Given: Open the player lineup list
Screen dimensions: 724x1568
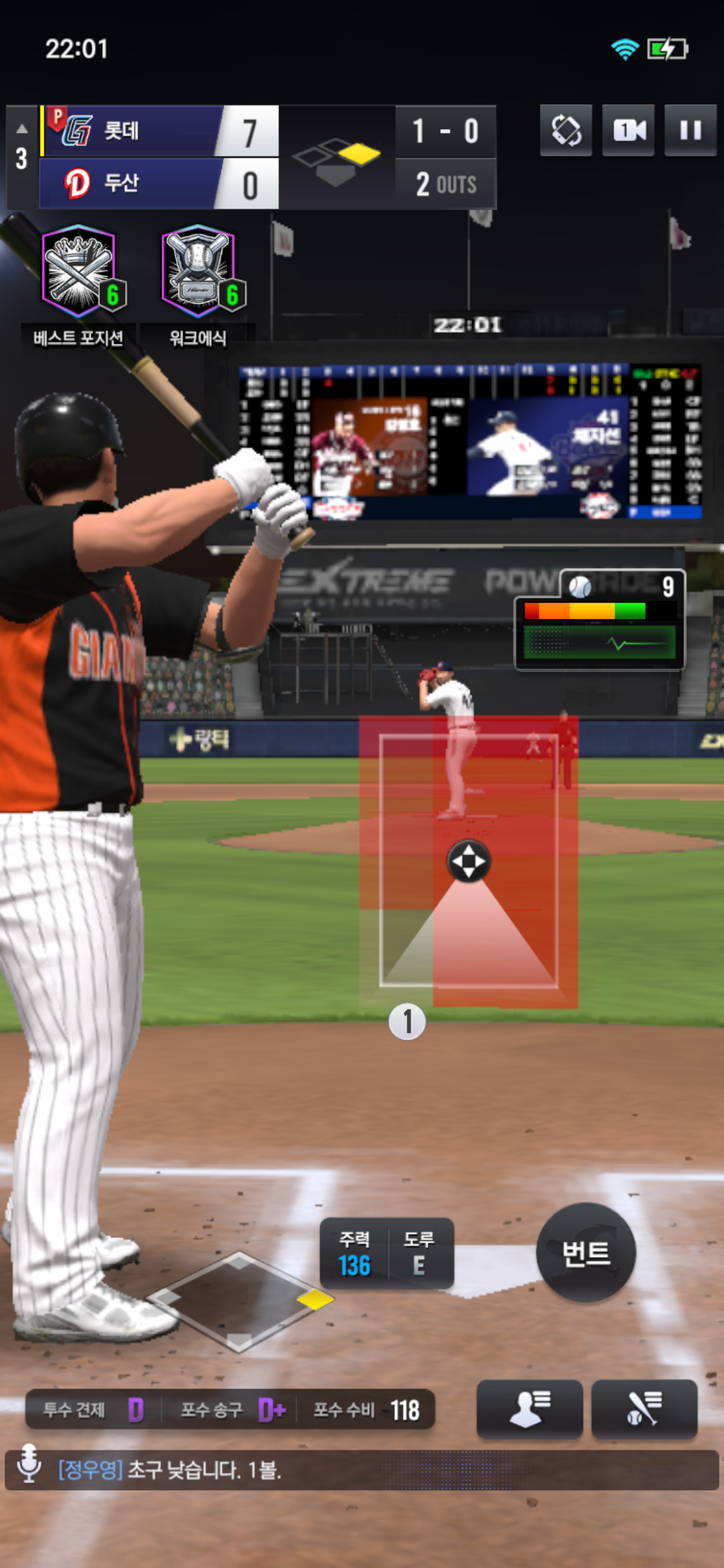Looking at the screenshot, I should tap(529, 1408).
